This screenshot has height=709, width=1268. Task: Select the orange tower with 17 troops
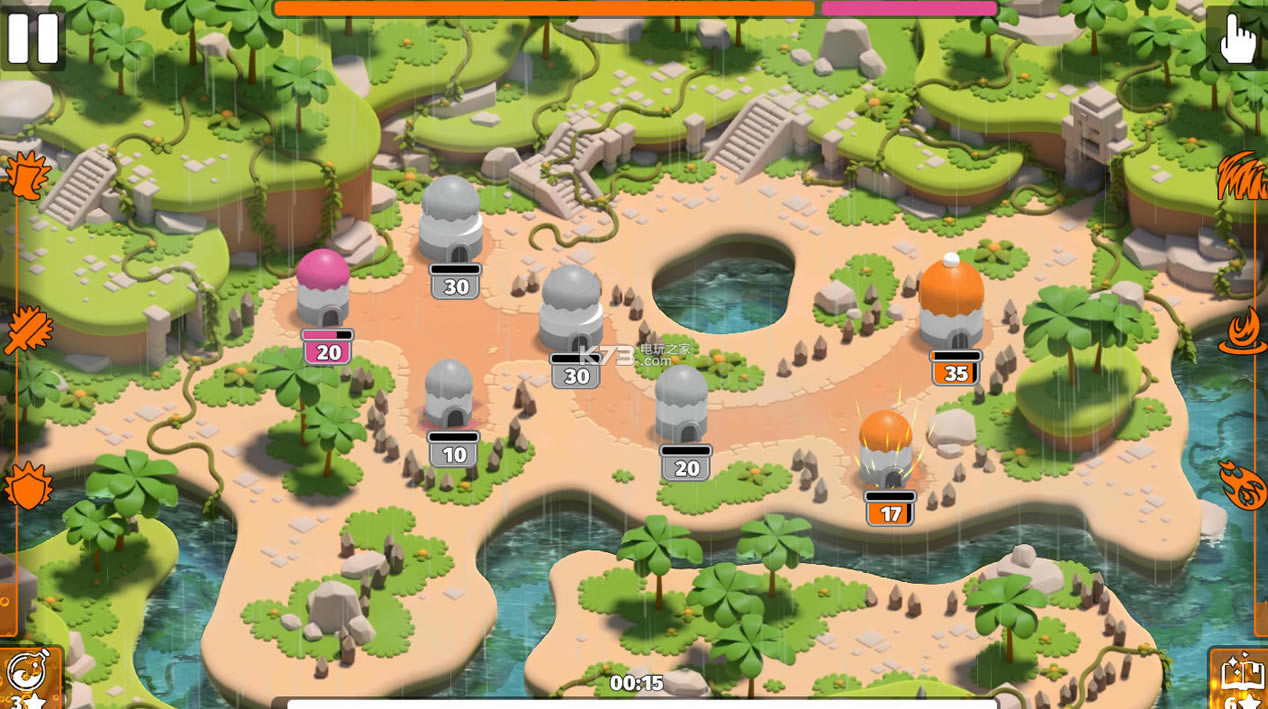886,448
